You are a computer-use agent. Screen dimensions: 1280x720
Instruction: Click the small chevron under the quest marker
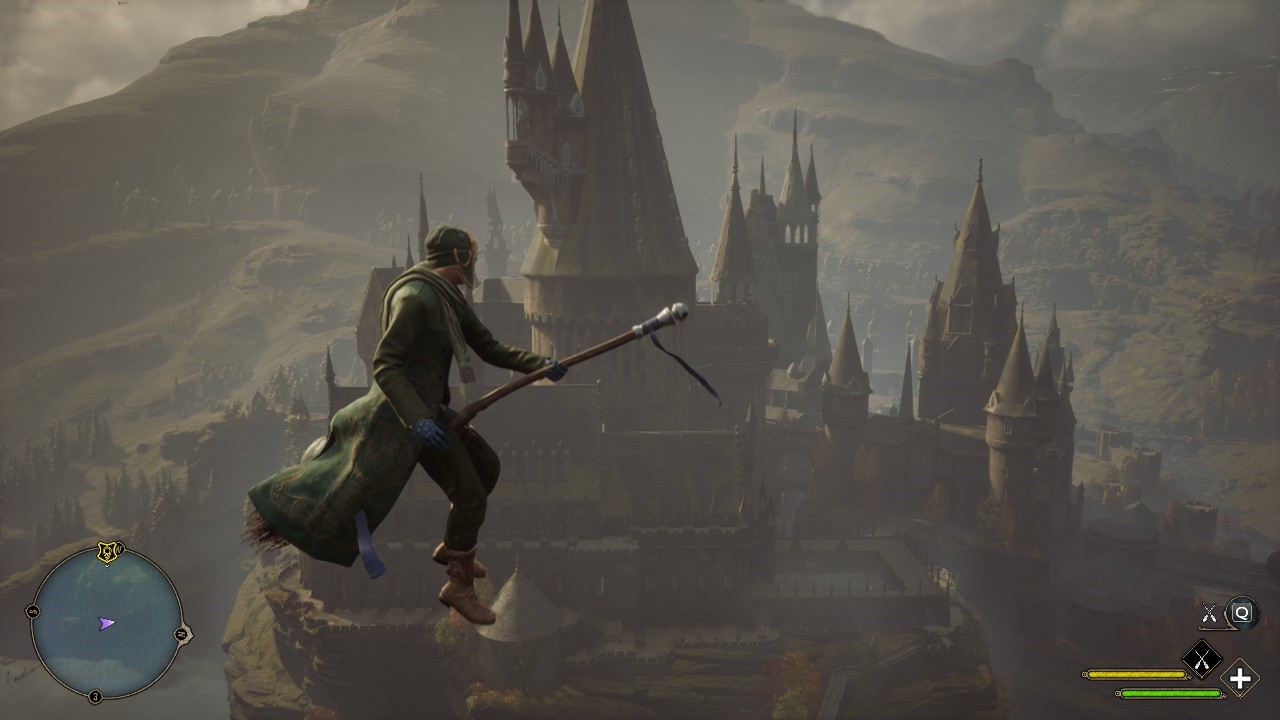tap(107, 566)
